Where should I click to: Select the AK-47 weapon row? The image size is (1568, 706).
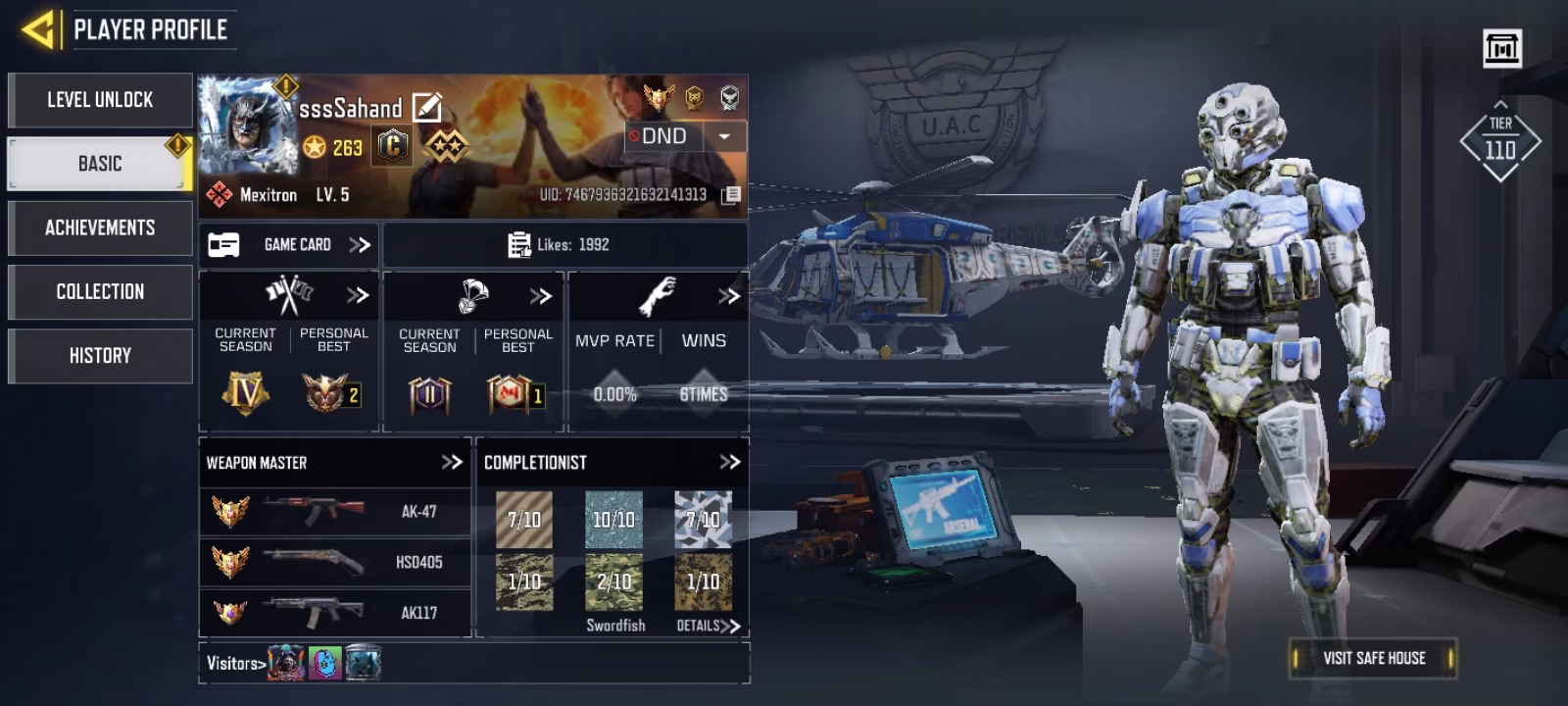tap(333, 511)
